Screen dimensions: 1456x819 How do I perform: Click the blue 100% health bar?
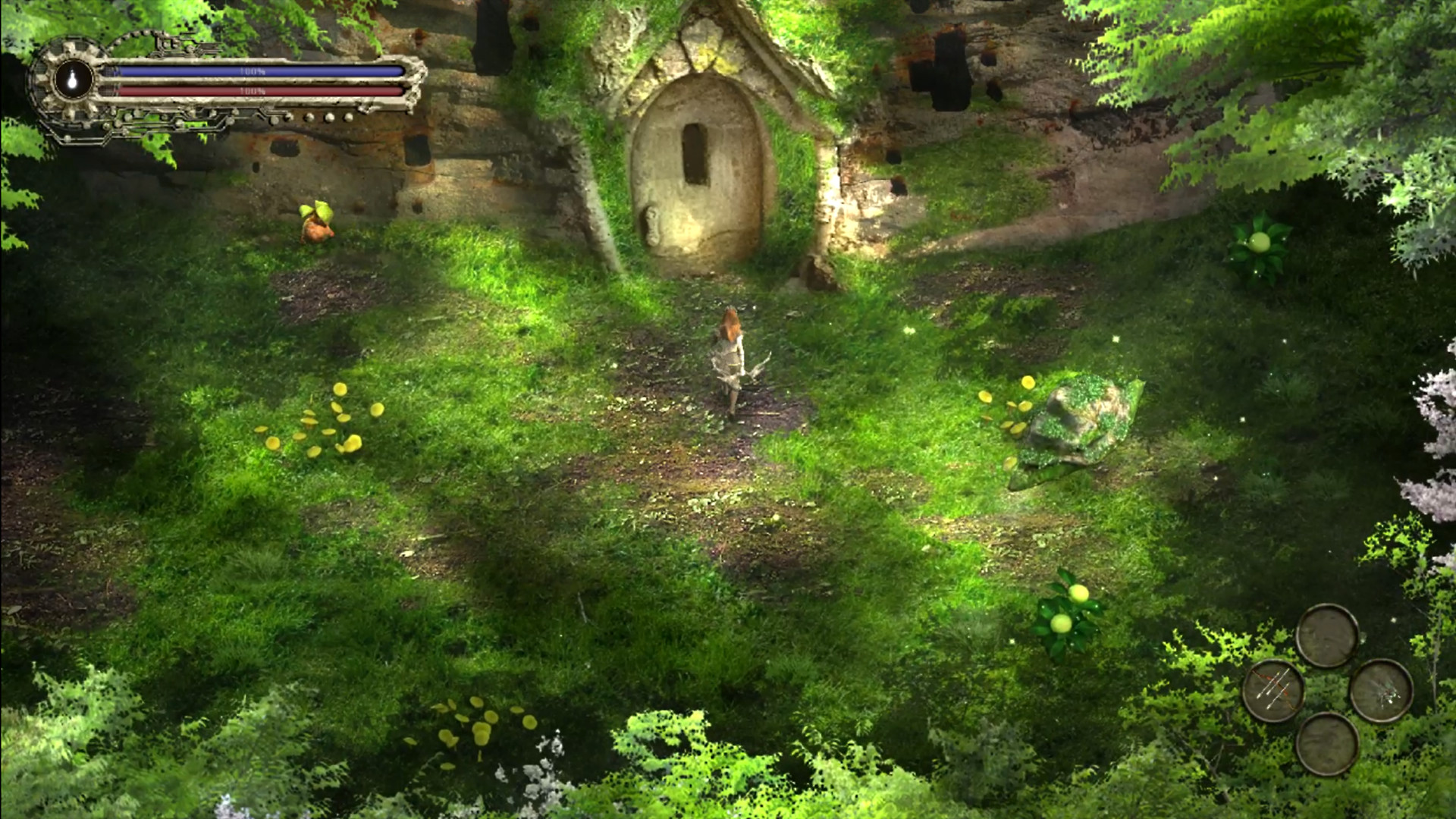click(x=250, y=70)
